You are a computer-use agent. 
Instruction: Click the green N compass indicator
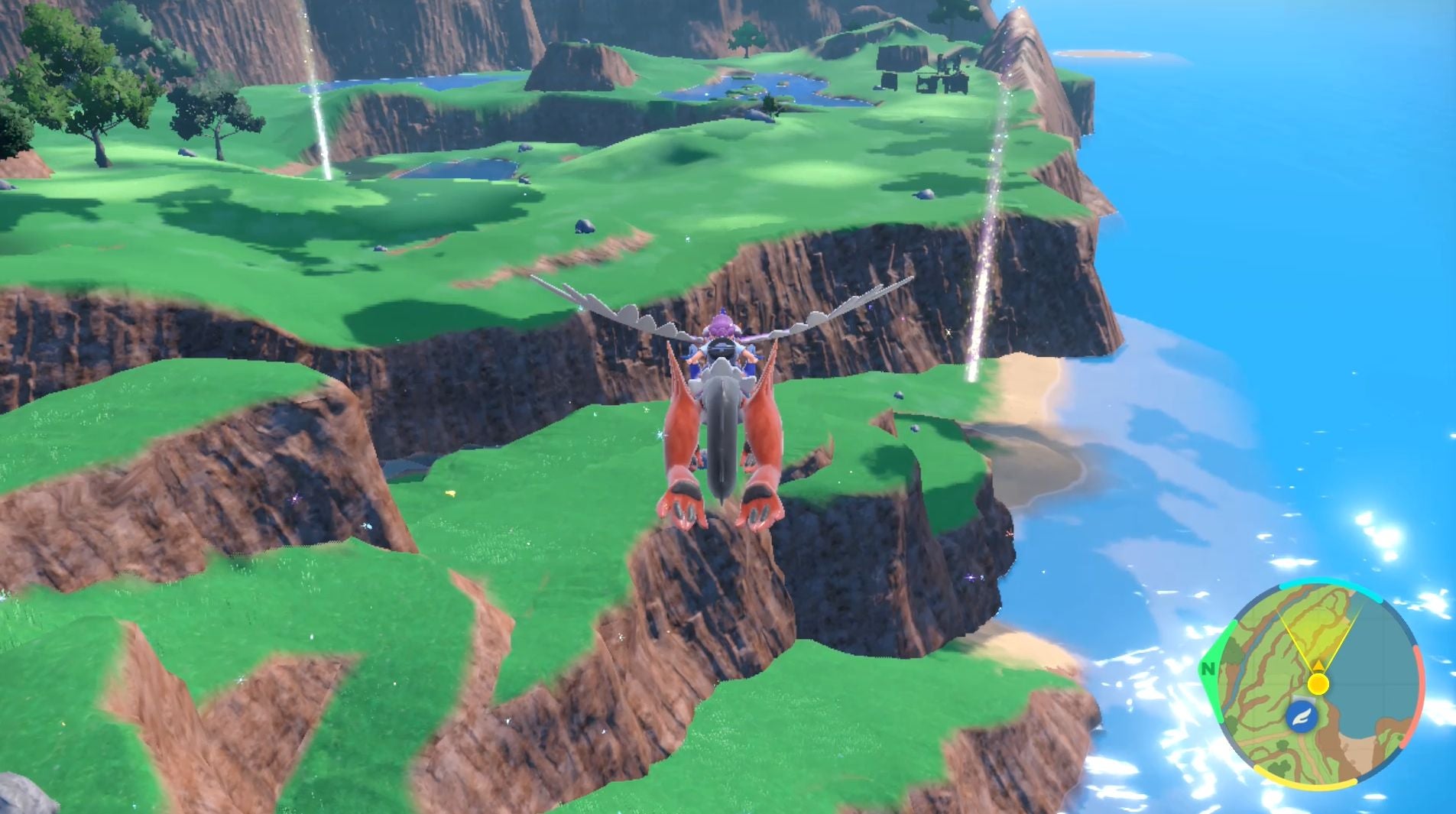[1210, 669]
